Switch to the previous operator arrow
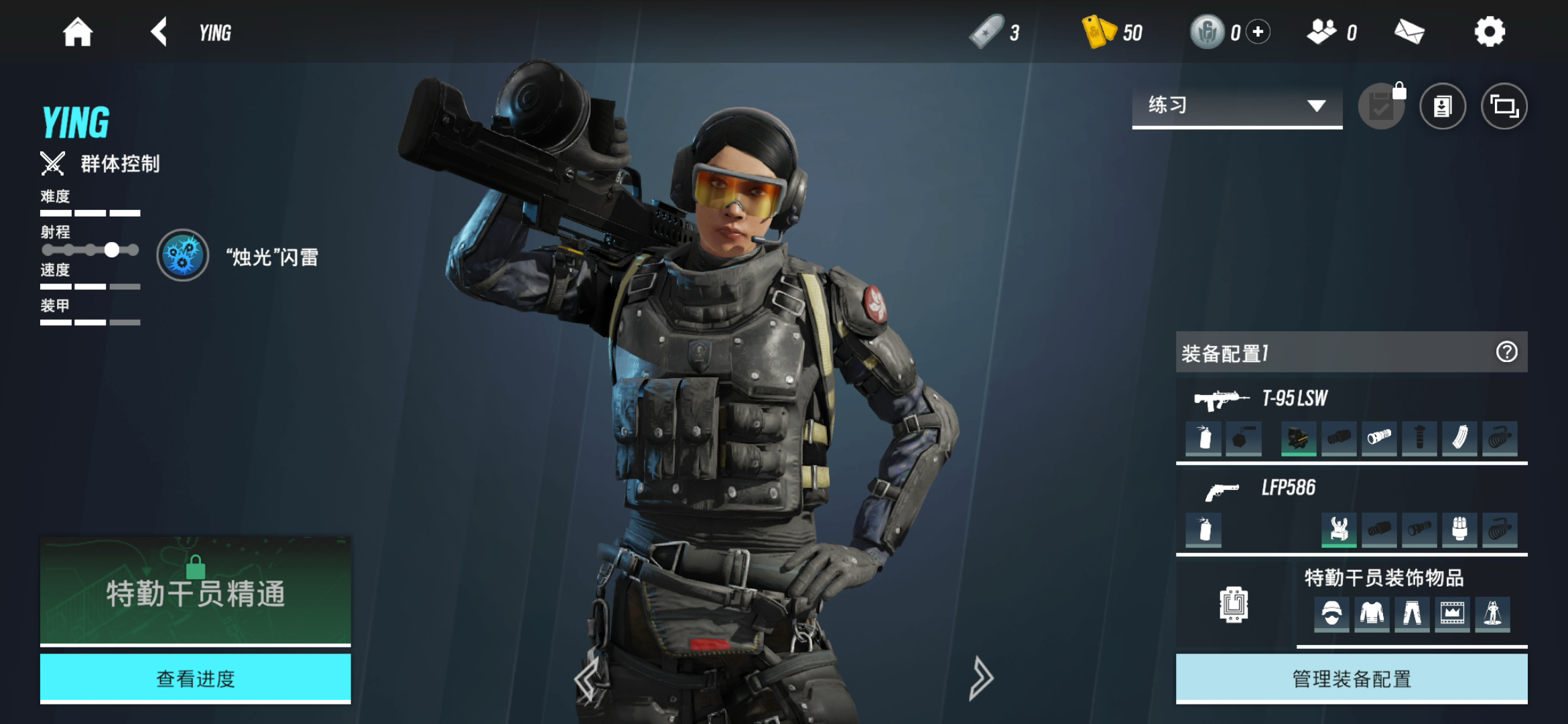Viewport: 1568px width, 724px height. (x=587, y=678)
